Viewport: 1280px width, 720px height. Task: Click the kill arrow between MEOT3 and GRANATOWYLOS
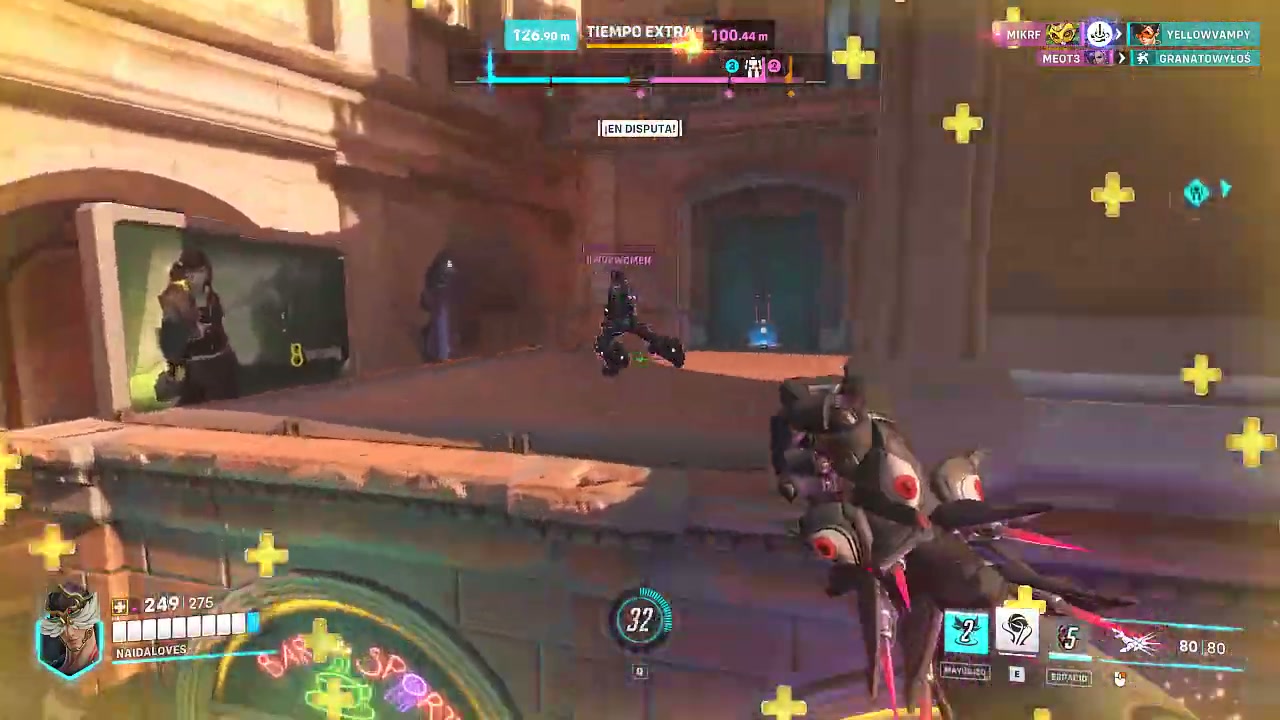click(1121, 58)
